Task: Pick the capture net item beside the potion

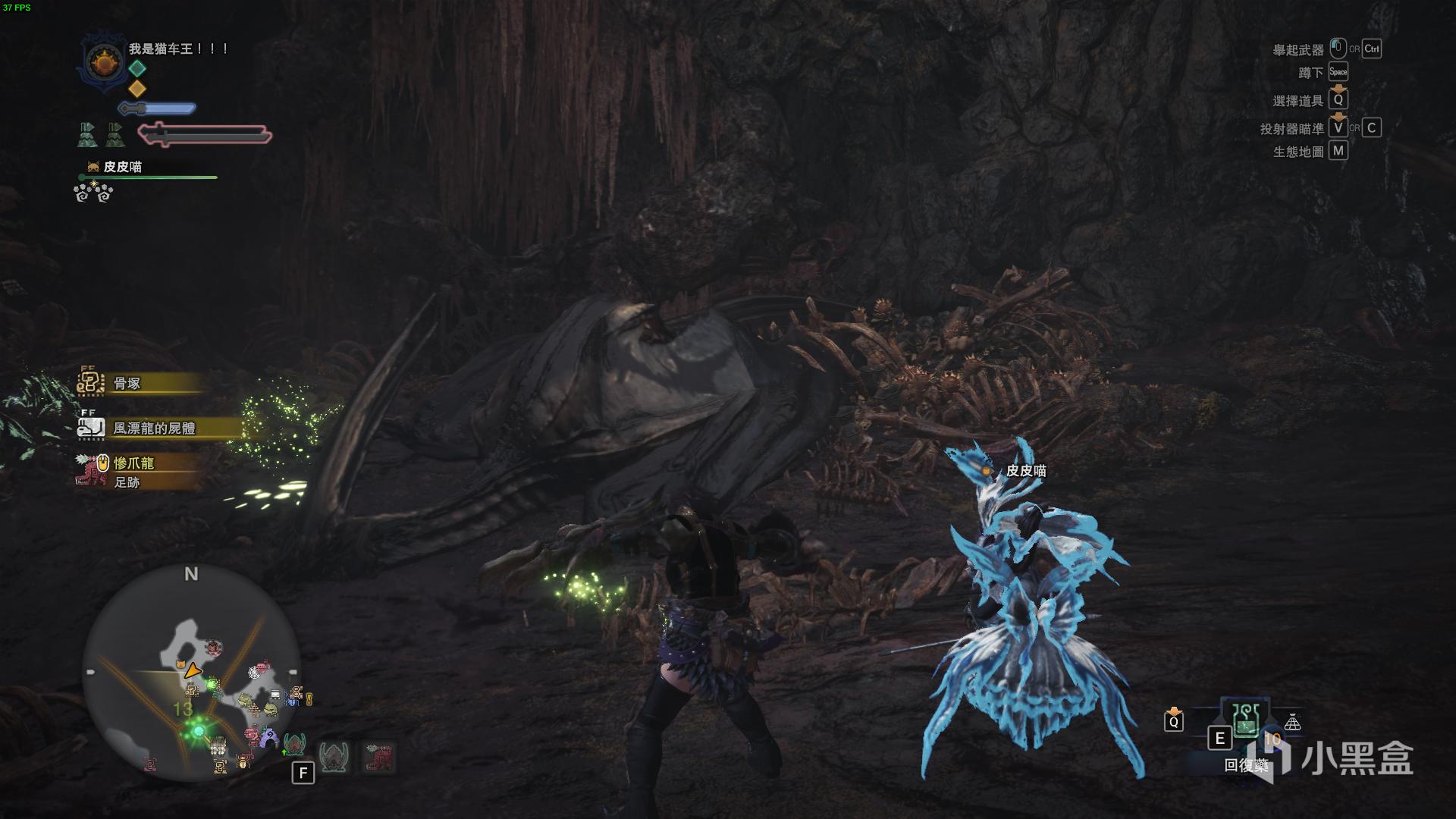Action: 1292,723
